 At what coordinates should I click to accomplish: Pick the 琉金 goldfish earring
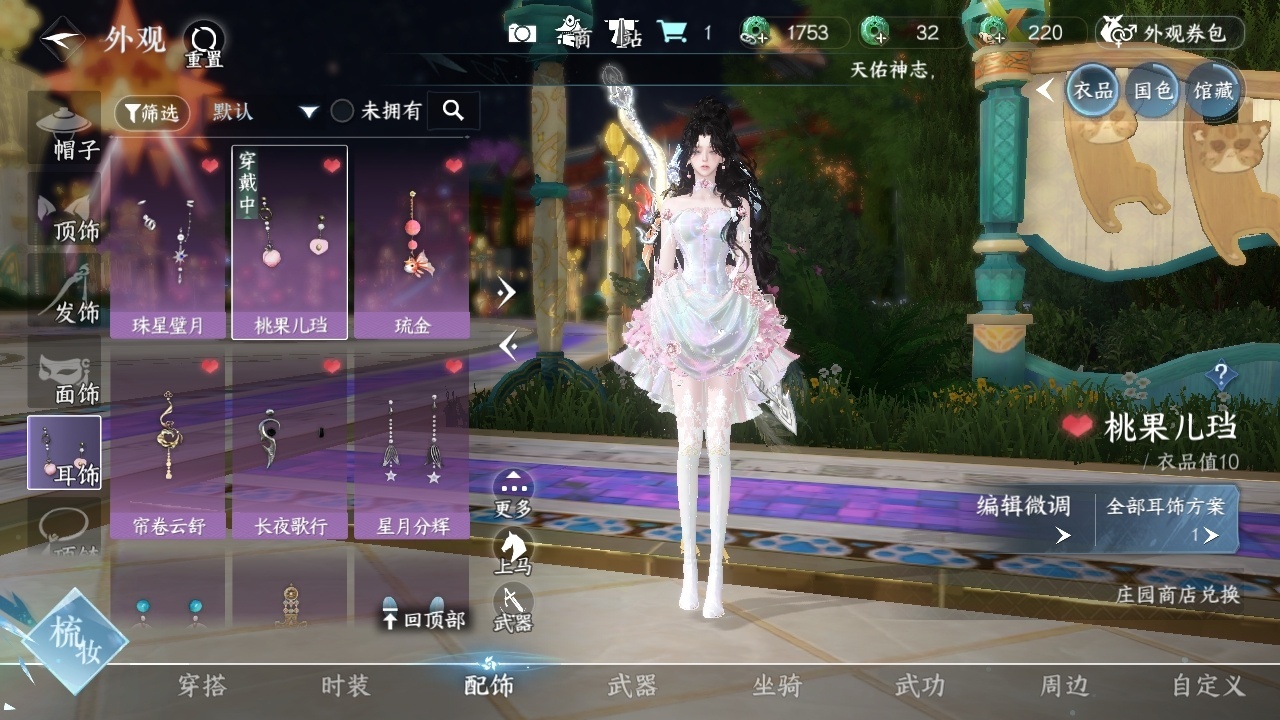(412, 245)
